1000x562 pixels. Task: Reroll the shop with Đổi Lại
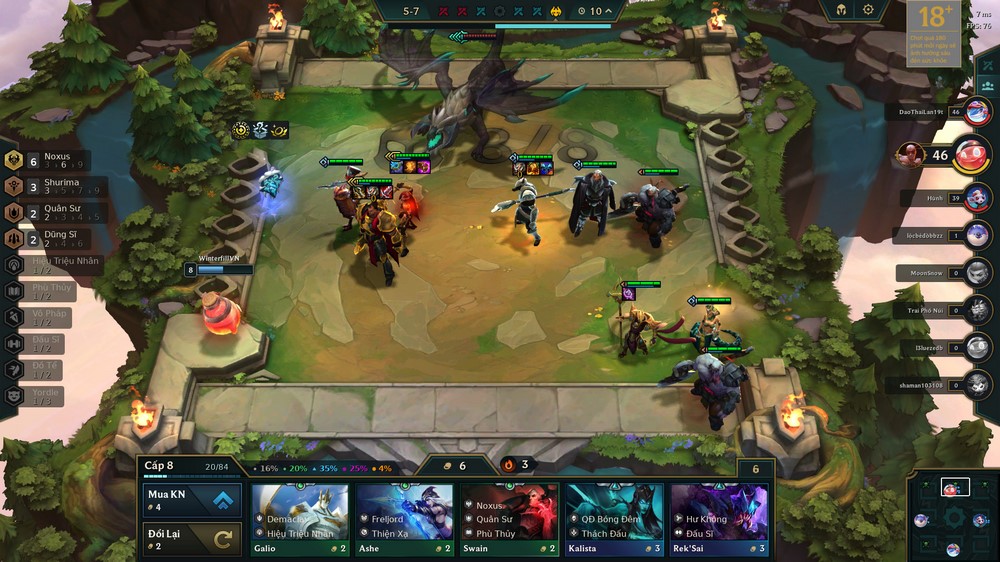tap(193, 539)
